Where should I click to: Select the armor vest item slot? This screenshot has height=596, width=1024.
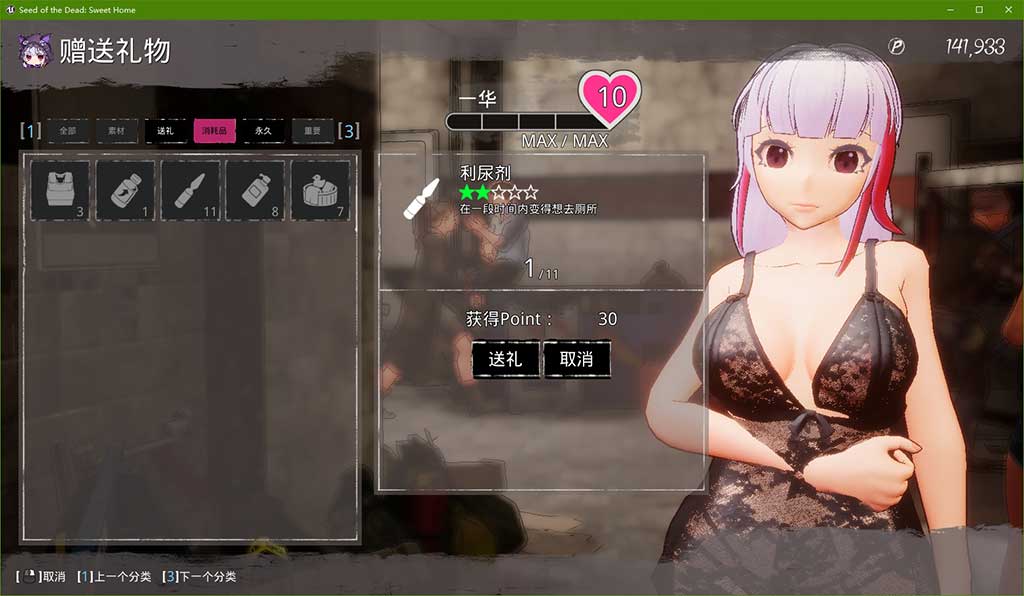pos(61,190)
